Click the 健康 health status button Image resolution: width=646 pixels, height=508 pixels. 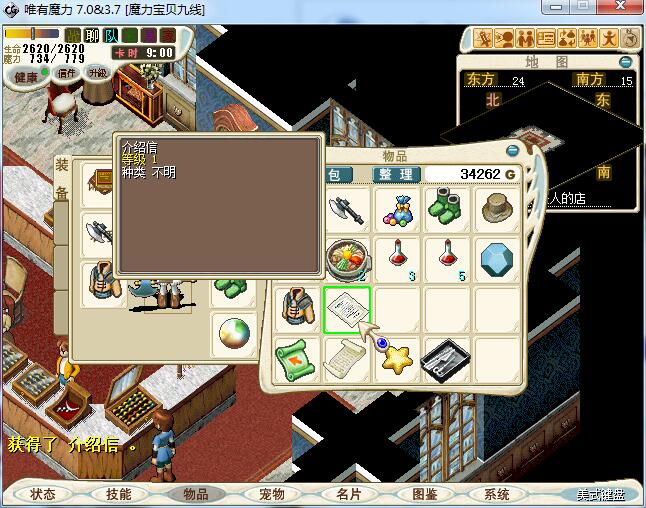click(x=27, y=77)
